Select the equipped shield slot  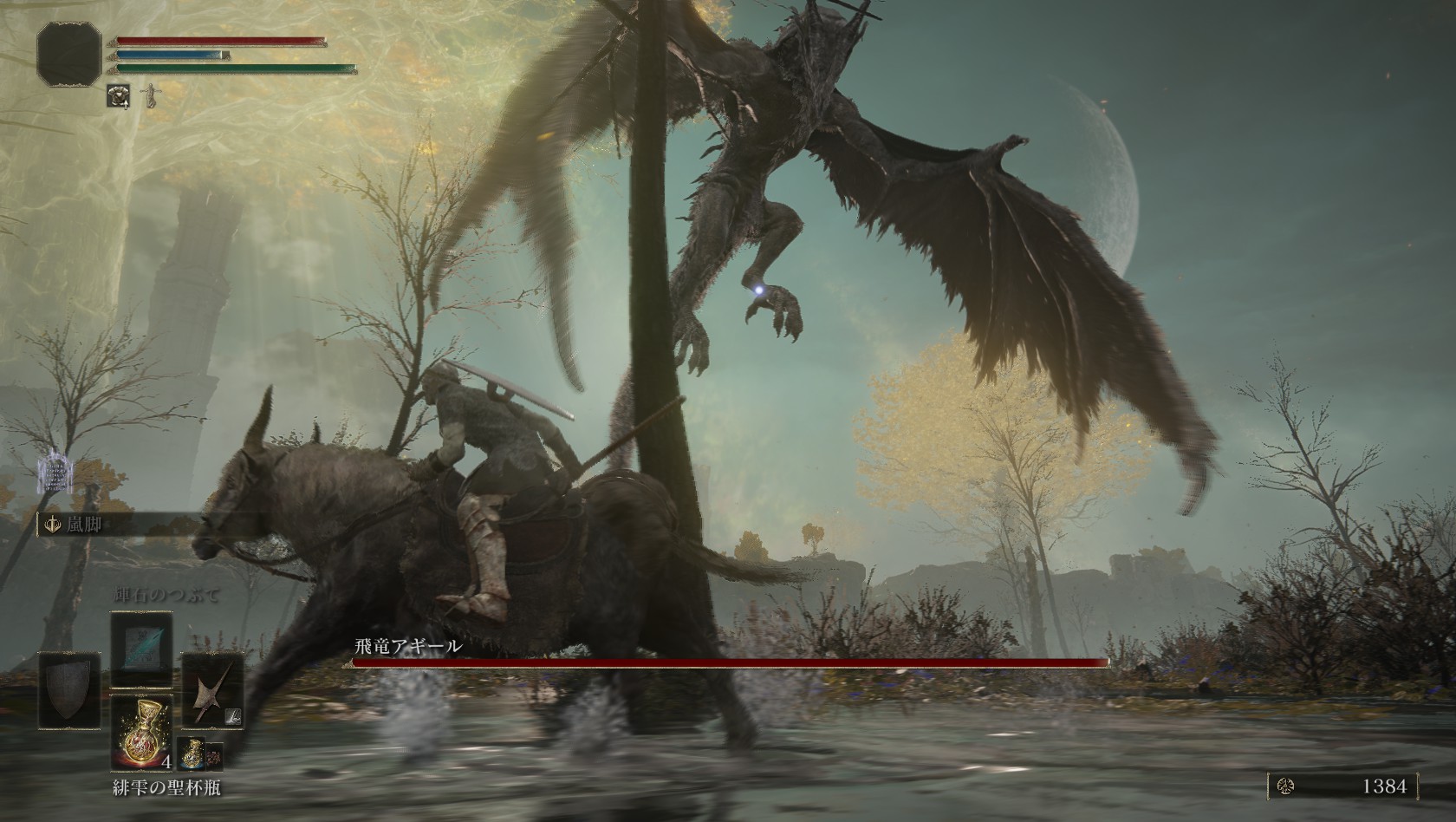[69, 689]
